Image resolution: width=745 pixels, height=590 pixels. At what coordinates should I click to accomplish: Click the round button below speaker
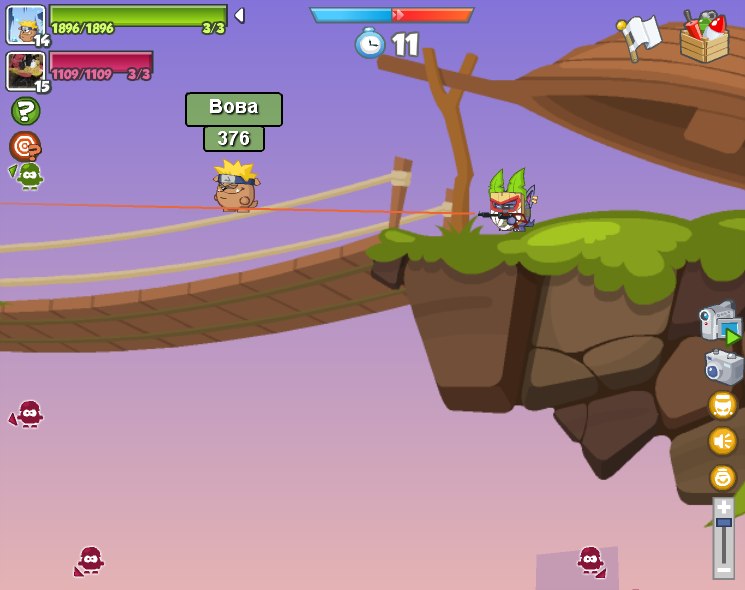coord(722,477)
